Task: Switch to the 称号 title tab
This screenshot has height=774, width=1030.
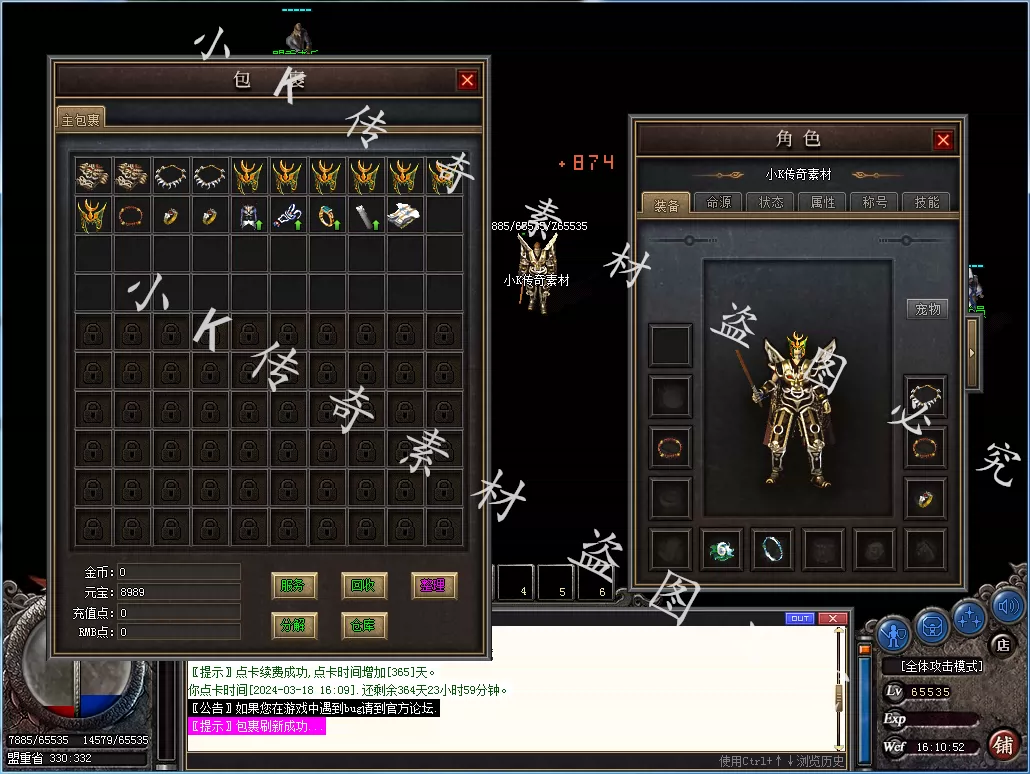Action: pos(875,203)
